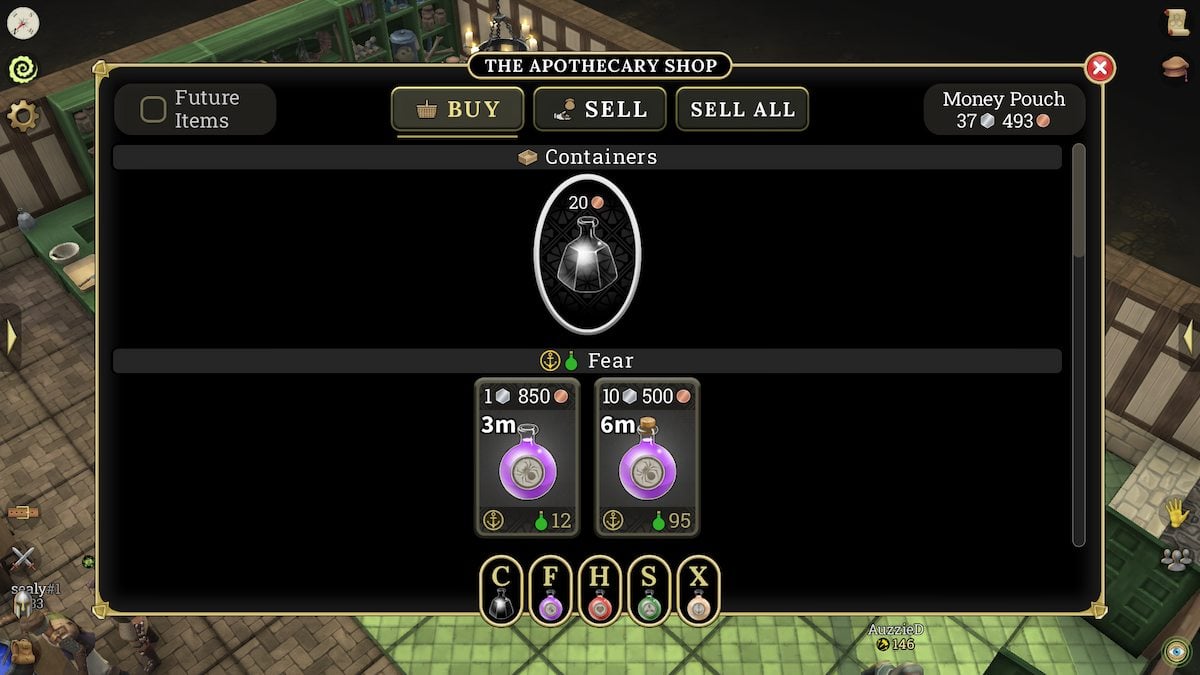Jump to the F fear potion category

pyautogui.click(x=550, y=590)
